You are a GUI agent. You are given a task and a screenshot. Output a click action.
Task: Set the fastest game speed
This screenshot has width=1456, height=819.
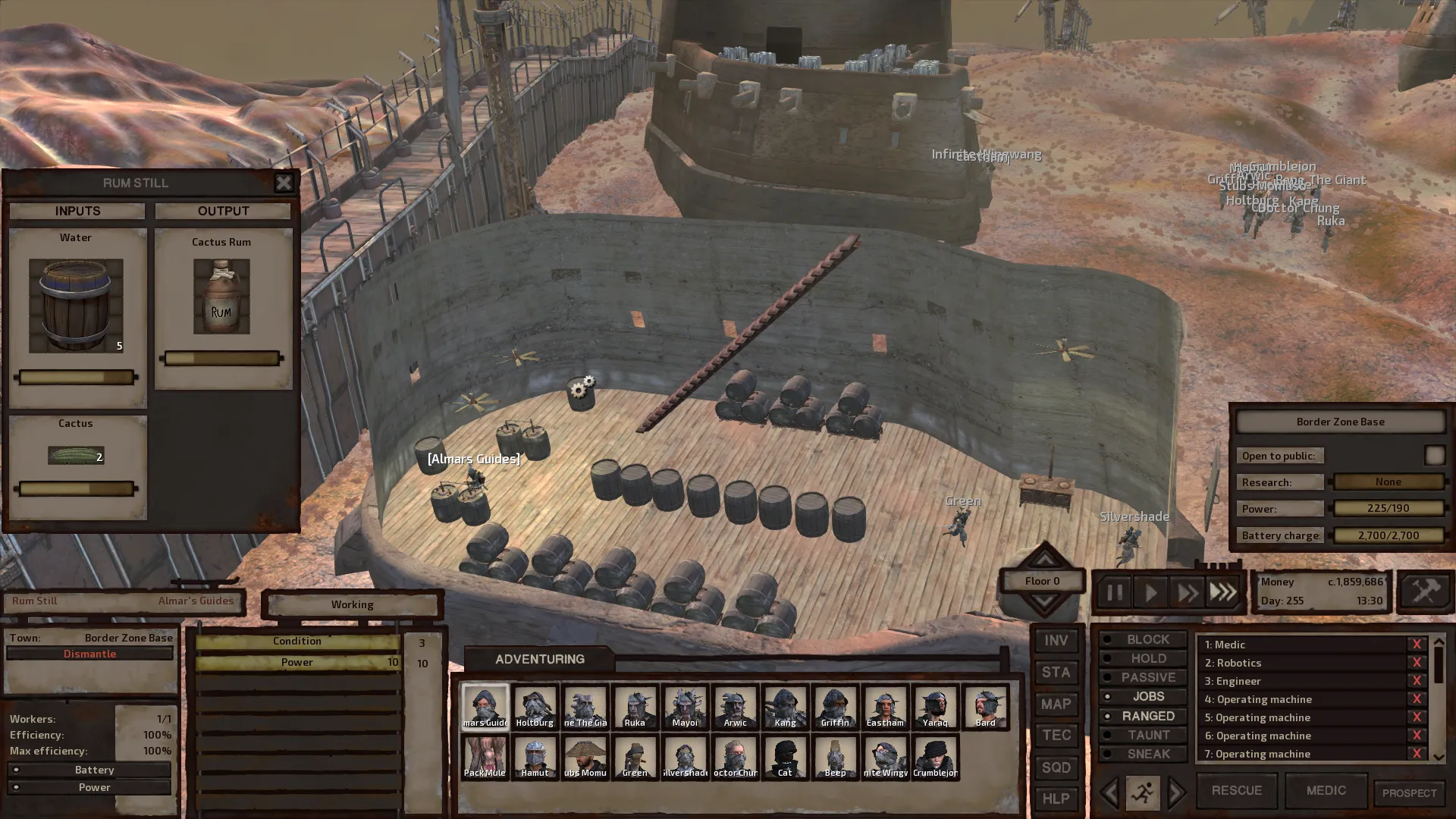click(1222, 592)
